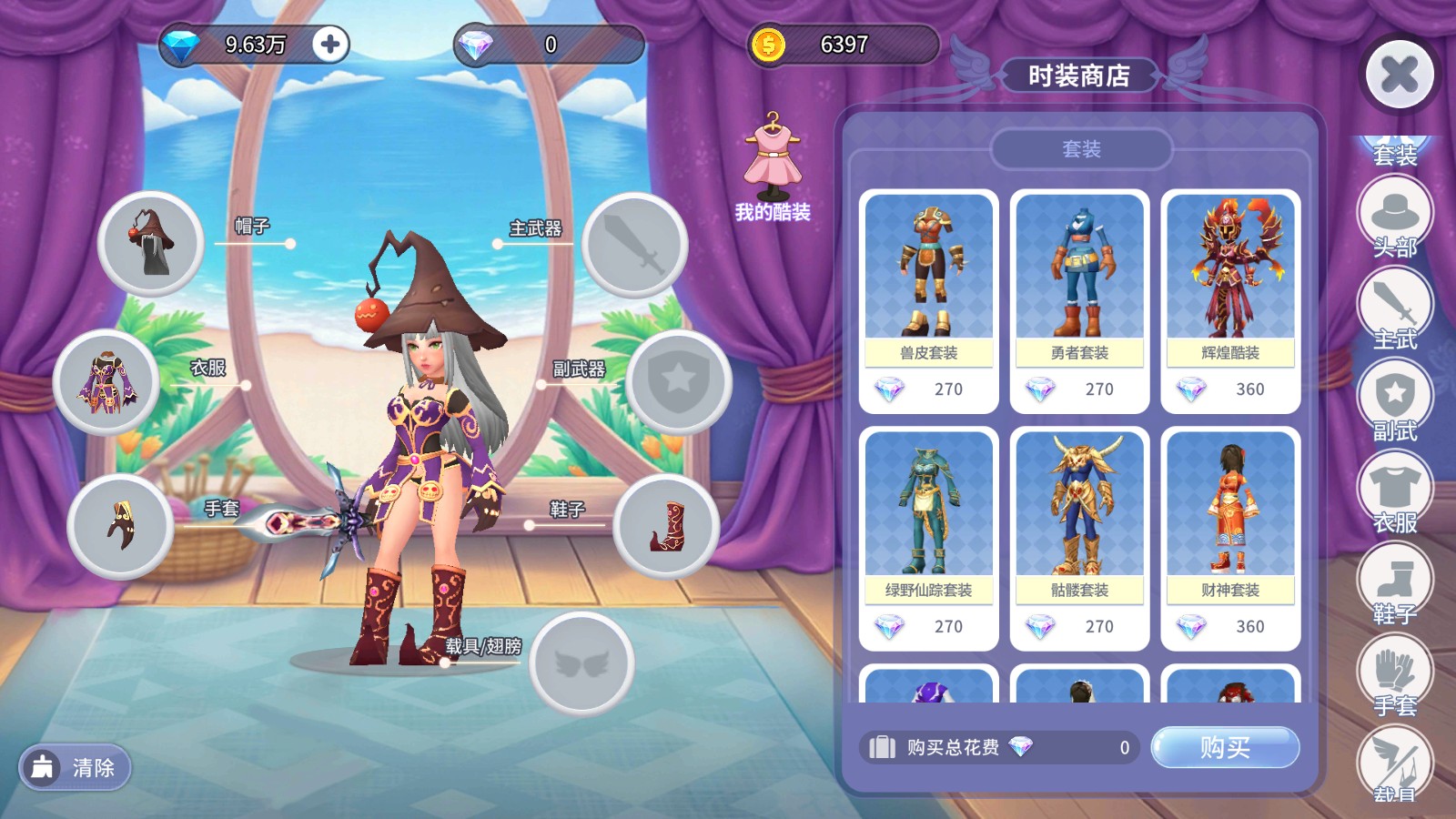Pick the 辉煌酷装 outfit for 360
The image size is (1456, 819).
click(1230, 300)
